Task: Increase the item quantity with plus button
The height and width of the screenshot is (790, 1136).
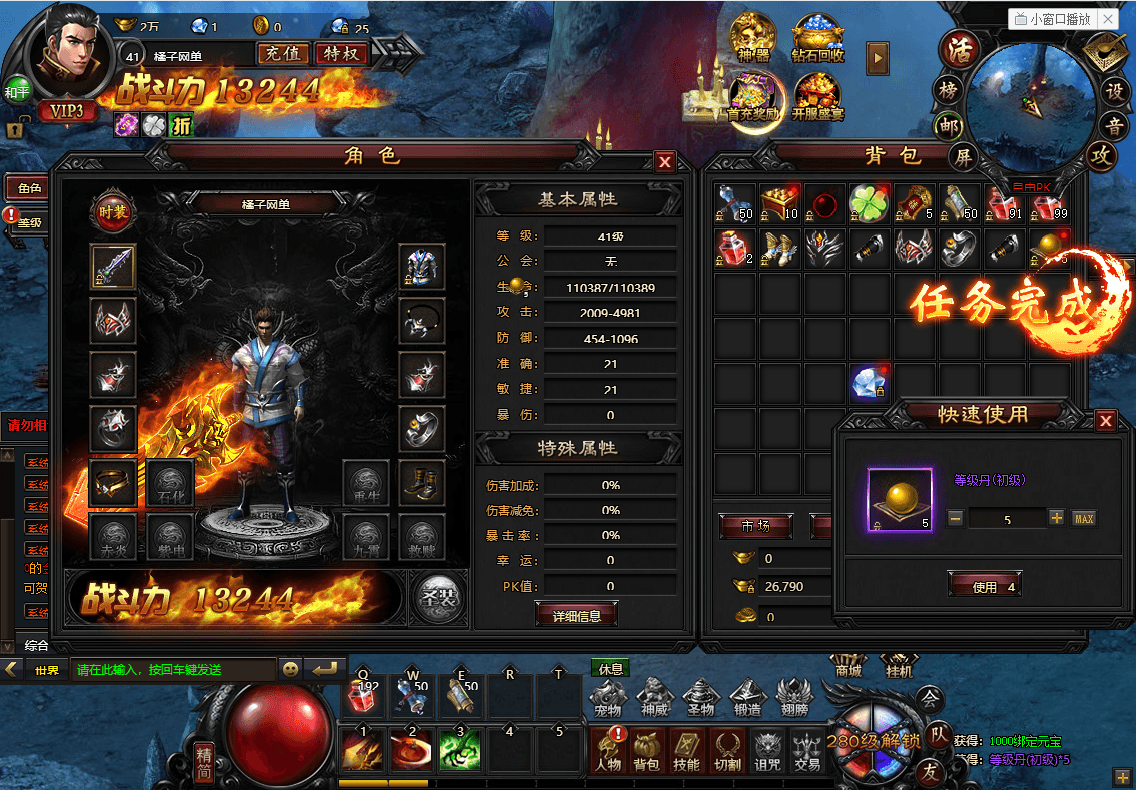Action: coord(1056,518)
